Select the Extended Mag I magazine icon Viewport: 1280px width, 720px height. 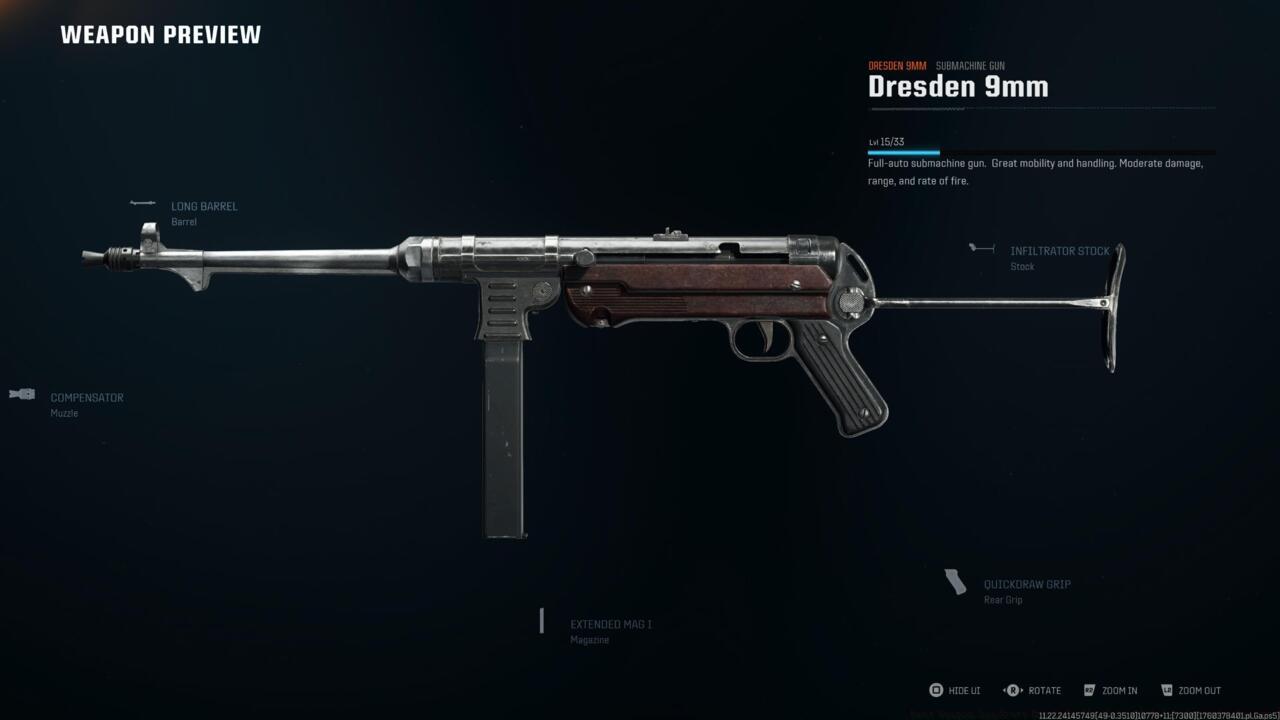[541, 621]
